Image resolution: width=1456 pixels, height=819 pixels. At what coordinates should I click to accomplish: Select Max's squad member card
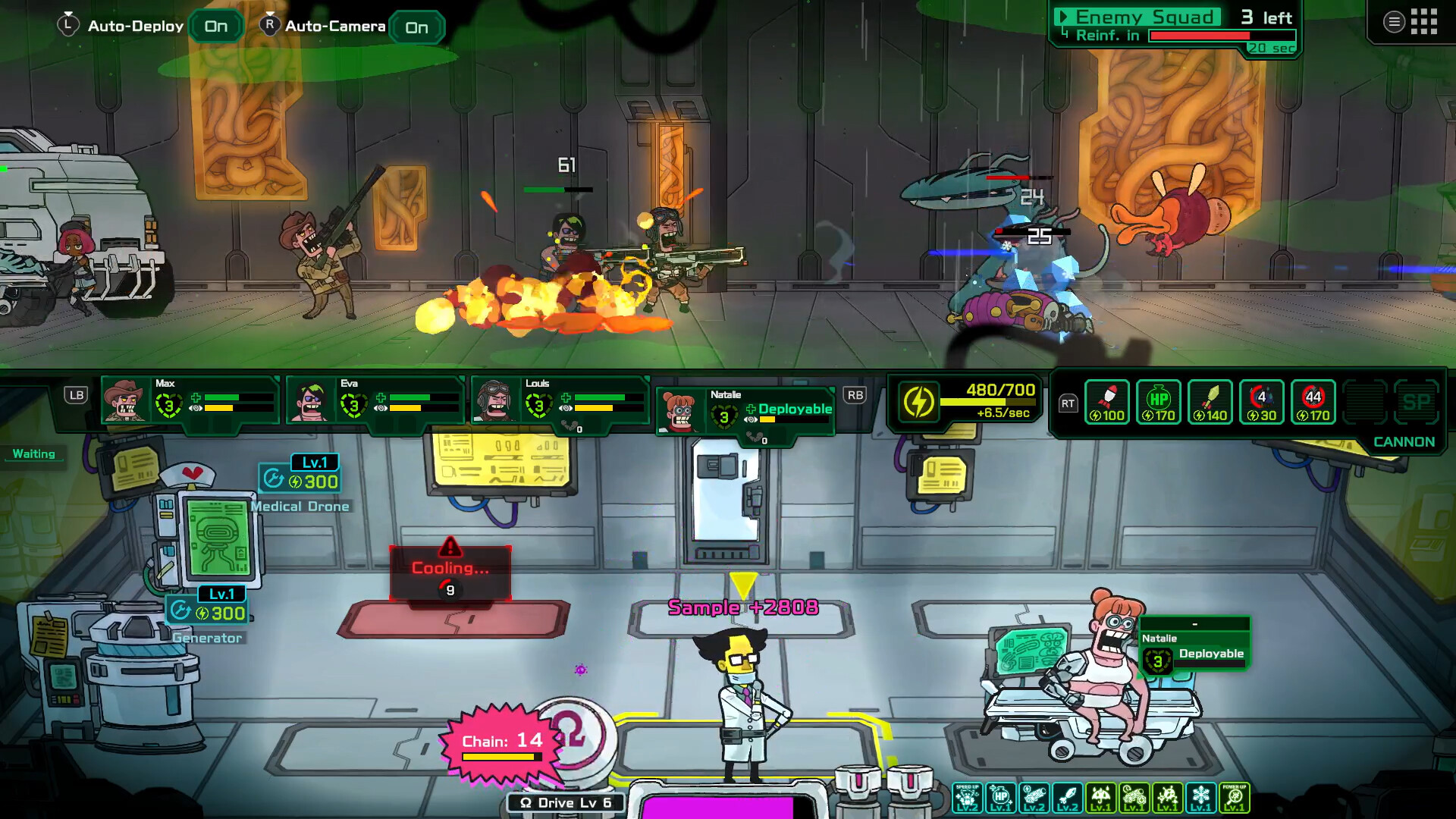[x=190, y=400]
